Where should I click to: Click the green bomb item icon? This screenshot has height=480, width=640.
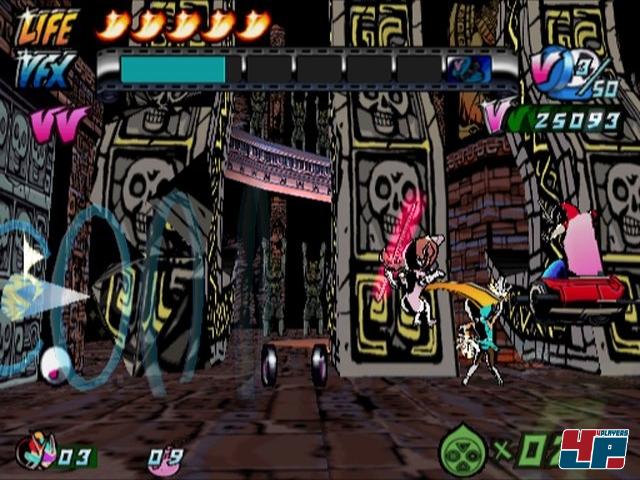coord(462,454)
